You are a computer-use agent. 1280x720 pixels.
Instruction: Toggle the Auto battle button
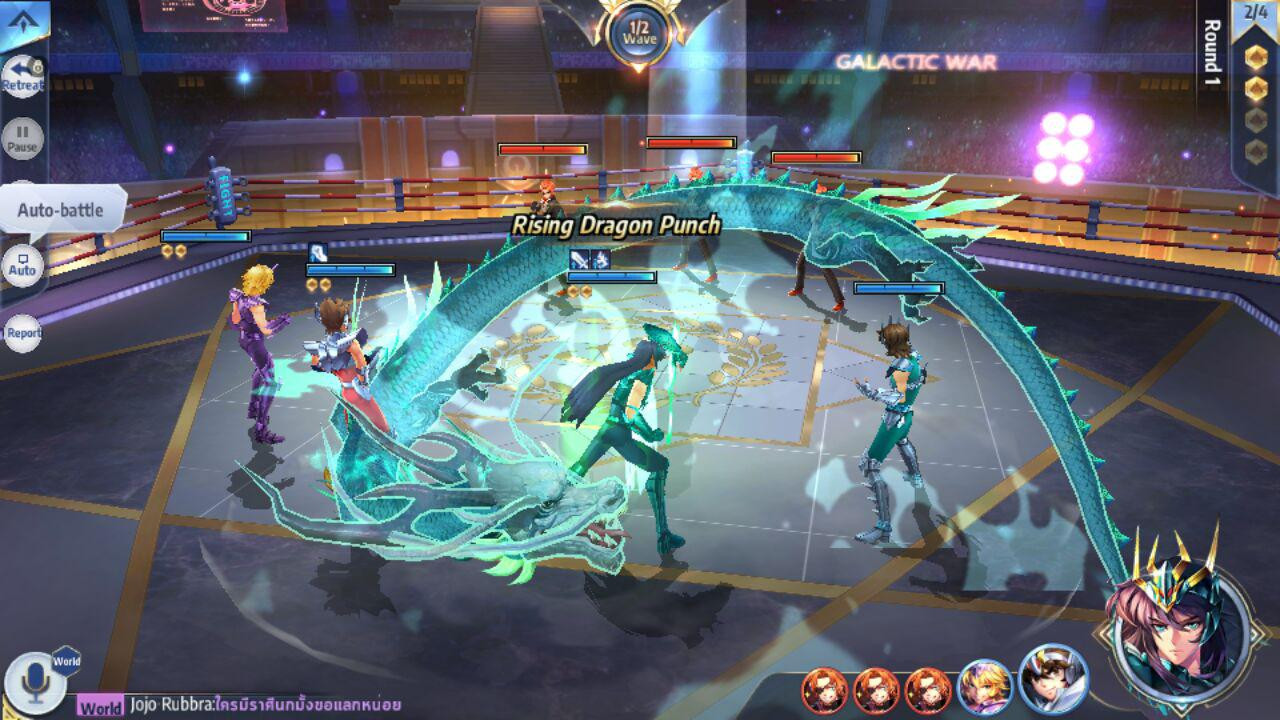pos(22,267)
